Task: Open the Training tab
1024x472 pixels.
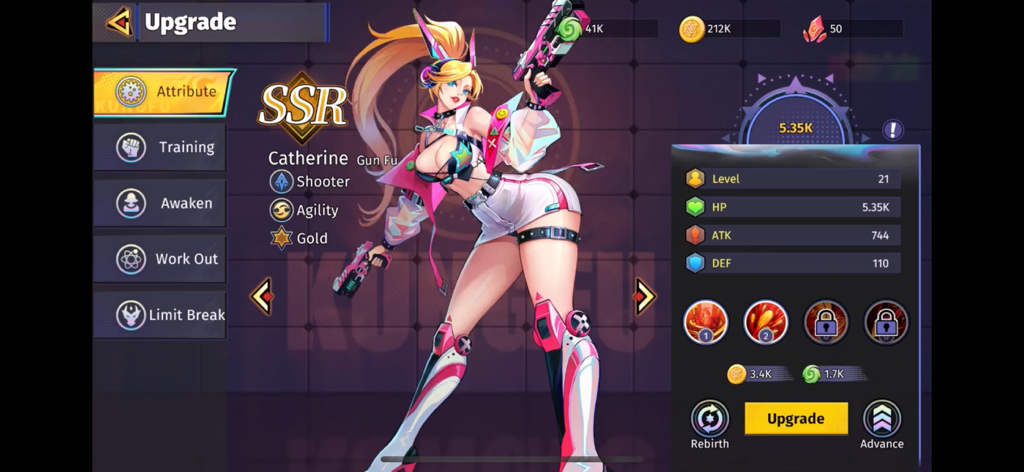Action: (x=160, y=147)
